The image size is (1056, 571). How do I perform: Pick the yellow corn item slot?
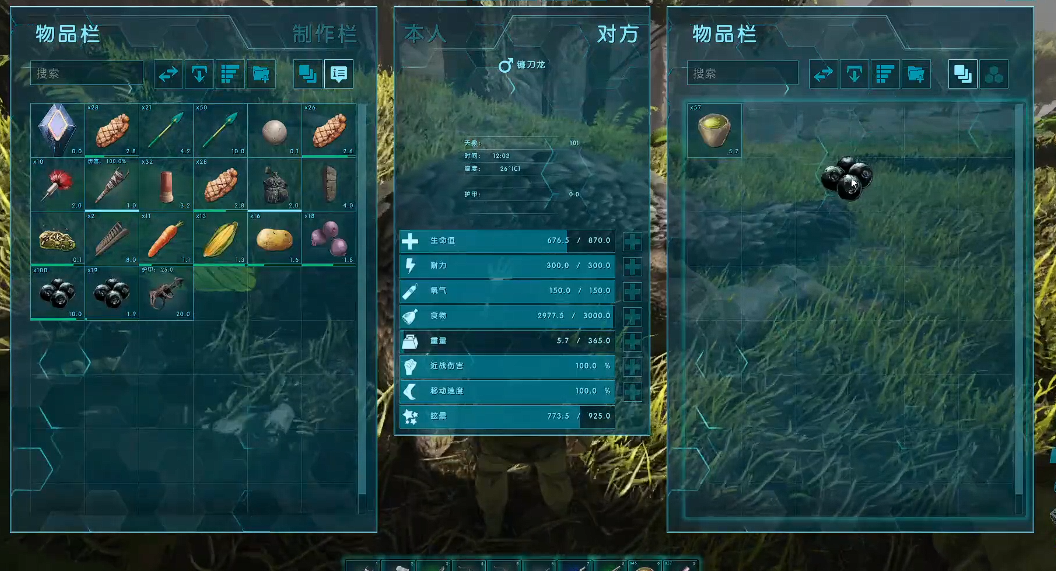tap(219, 239)
